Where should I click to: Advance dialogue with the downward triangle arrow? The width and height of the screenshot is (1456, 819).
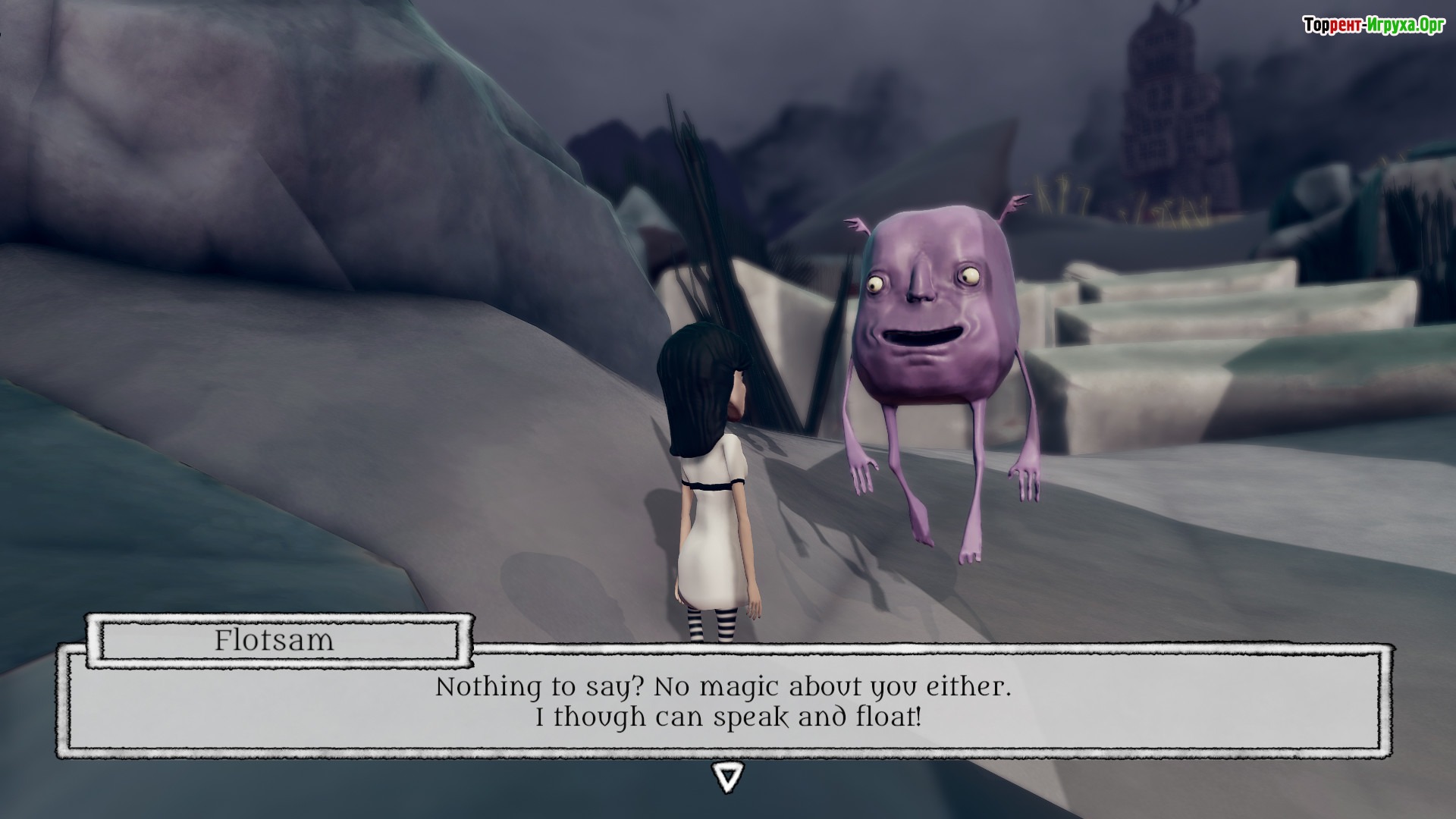[x=727, y=777]
